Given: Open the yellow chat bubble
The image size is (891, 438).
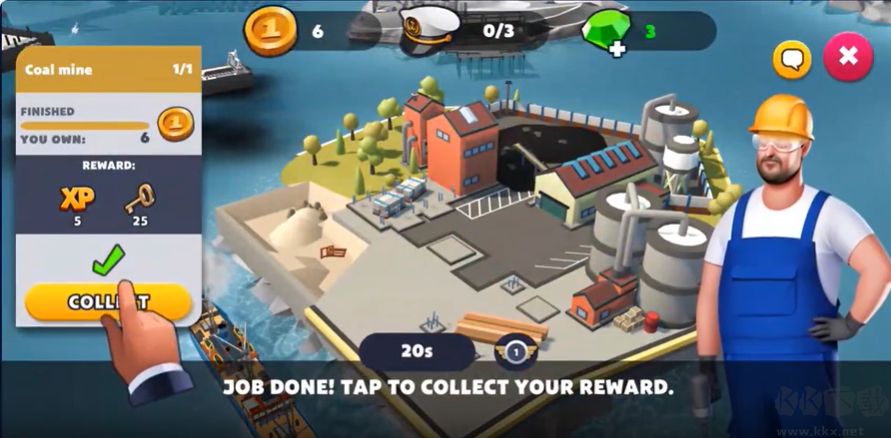Looking at the screenshot, I should pyautogui.click(x=792, y=60).
